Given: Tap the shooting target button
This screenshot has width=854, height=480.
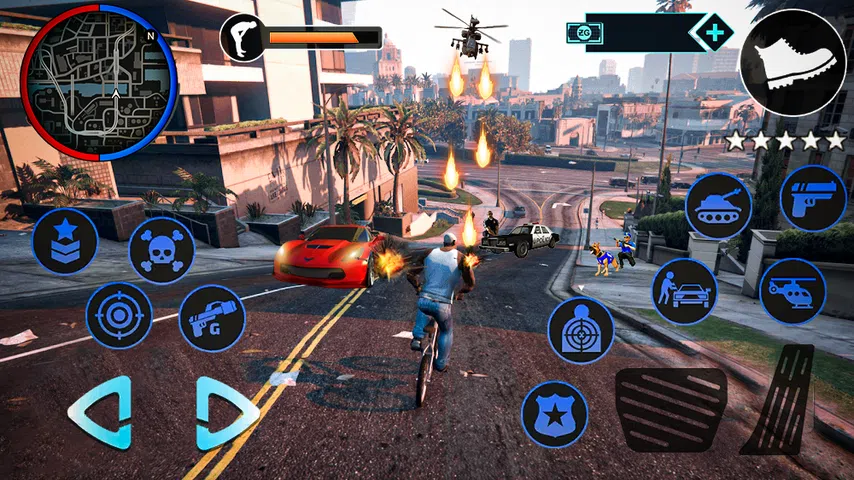Looking at the screenshot, I should point(581,330).
